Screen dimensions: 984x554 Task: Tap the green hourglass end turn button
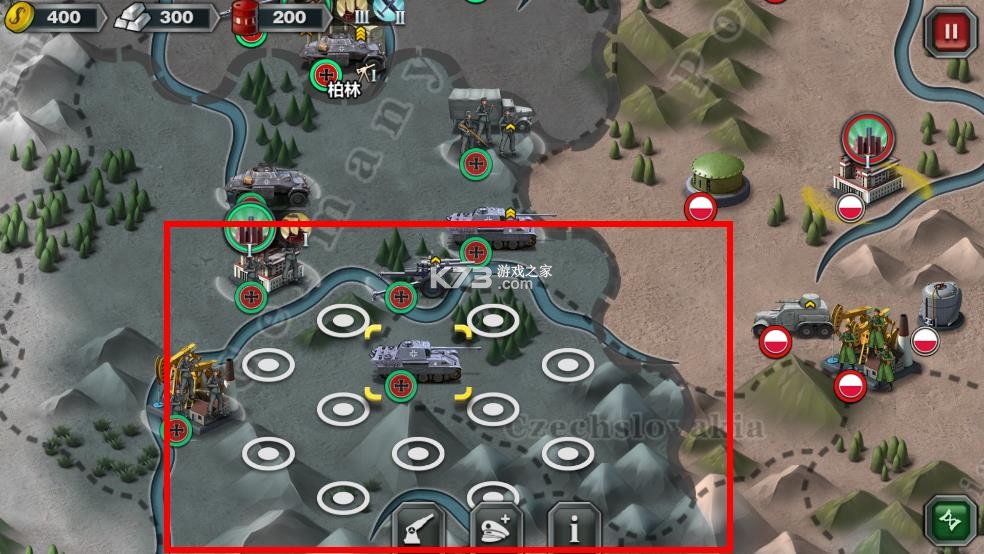950,522
